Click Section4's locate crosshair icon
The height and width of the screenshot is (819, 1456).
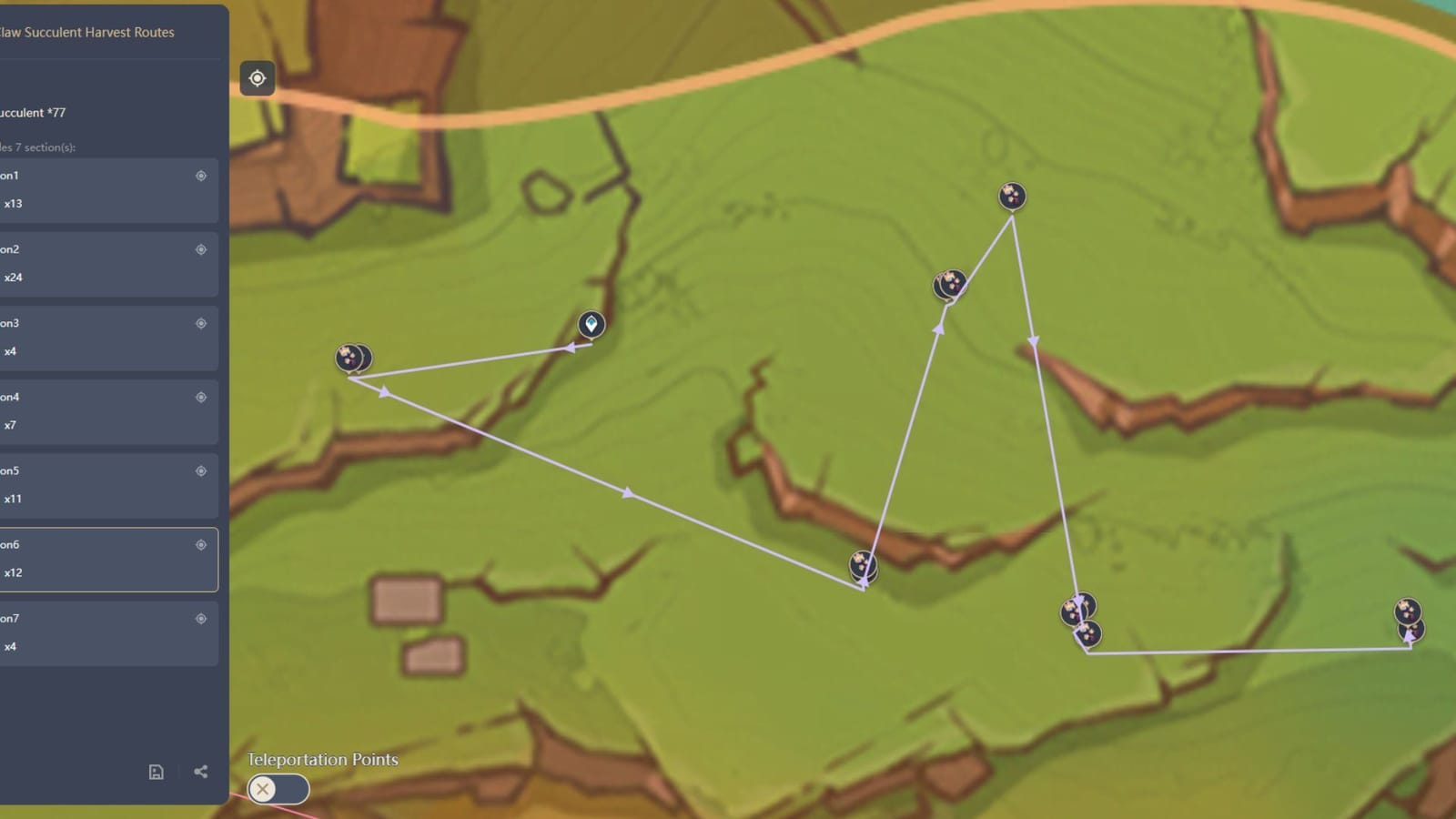coord(200,397)
